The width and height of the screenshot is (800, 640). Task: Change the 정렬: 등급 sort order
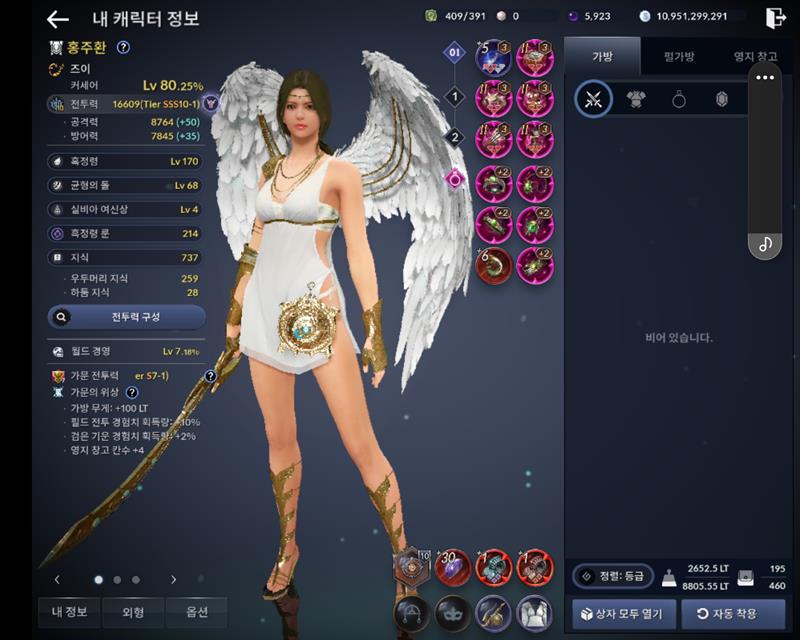tap(613, 576)
